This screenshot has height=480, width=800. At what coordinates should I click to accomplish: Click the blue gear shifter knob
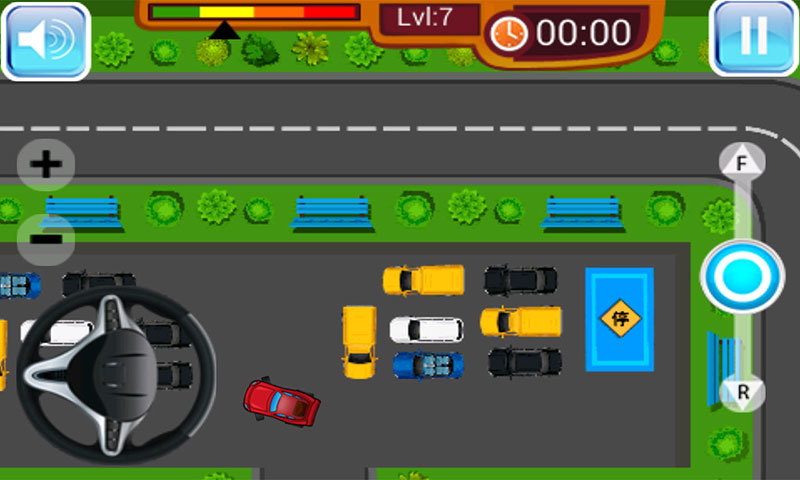742,276
